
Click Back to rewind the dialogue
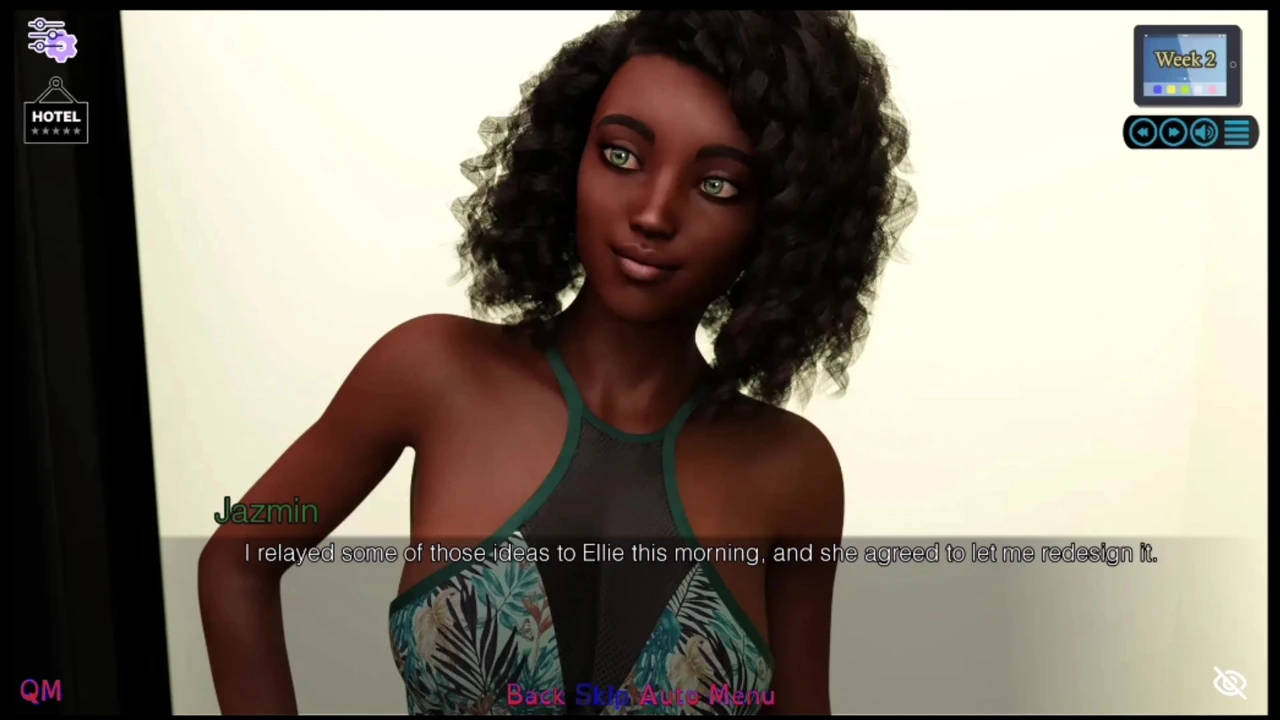point(535,695)
